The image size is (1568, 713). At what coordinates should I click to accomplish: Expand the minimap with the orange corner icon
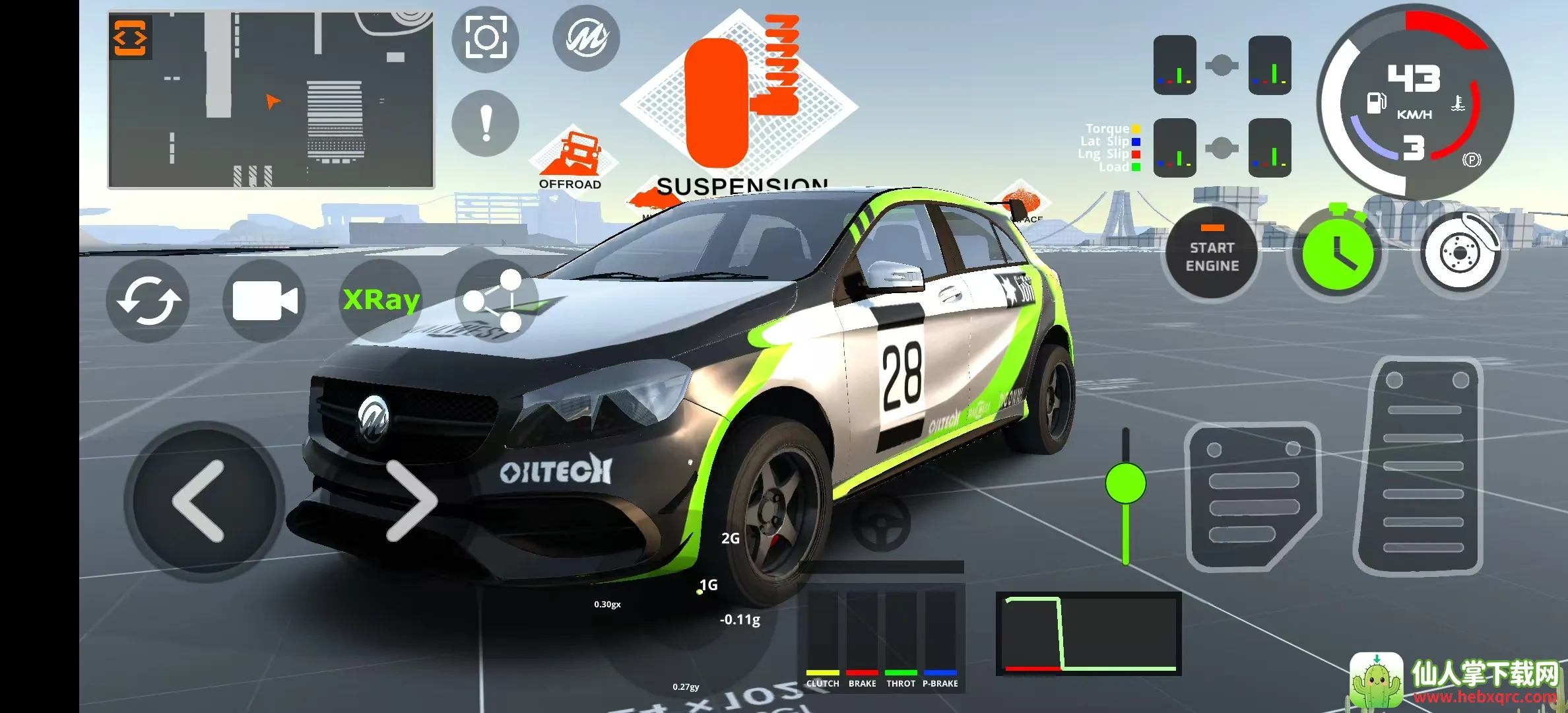point(130,38)
